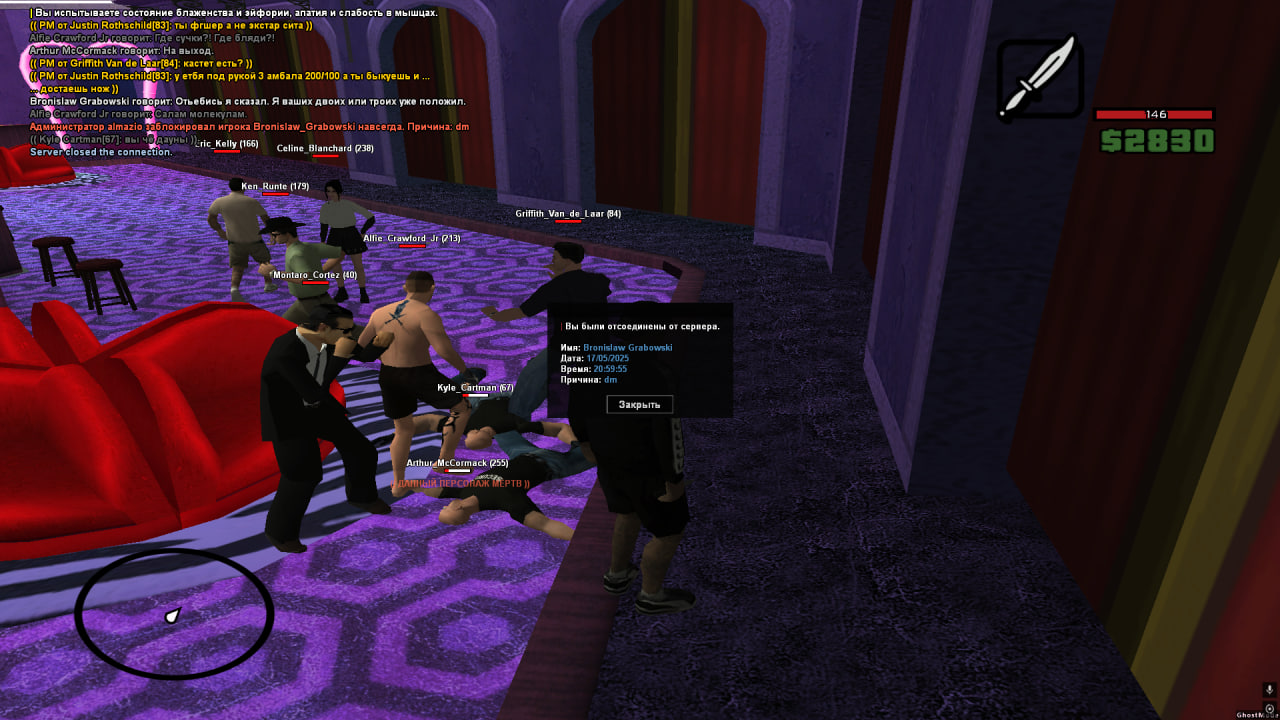Open the circular radar minimap
Viewport: 1280px width, 720px height.
point(174,614)
